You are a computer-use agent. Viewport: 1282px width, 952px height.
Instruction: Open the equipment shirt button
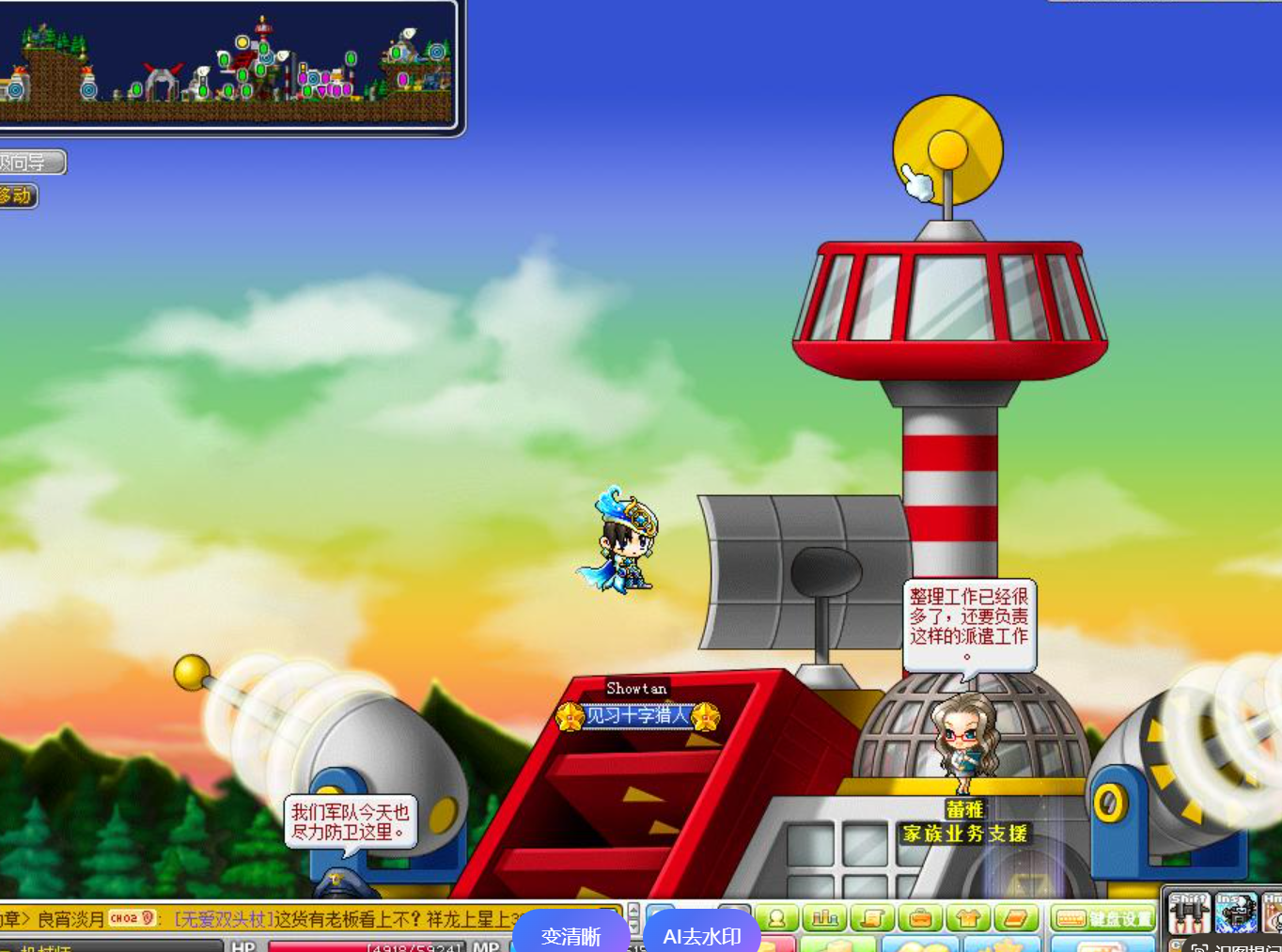pyautogui.click(x=968, y=918)
